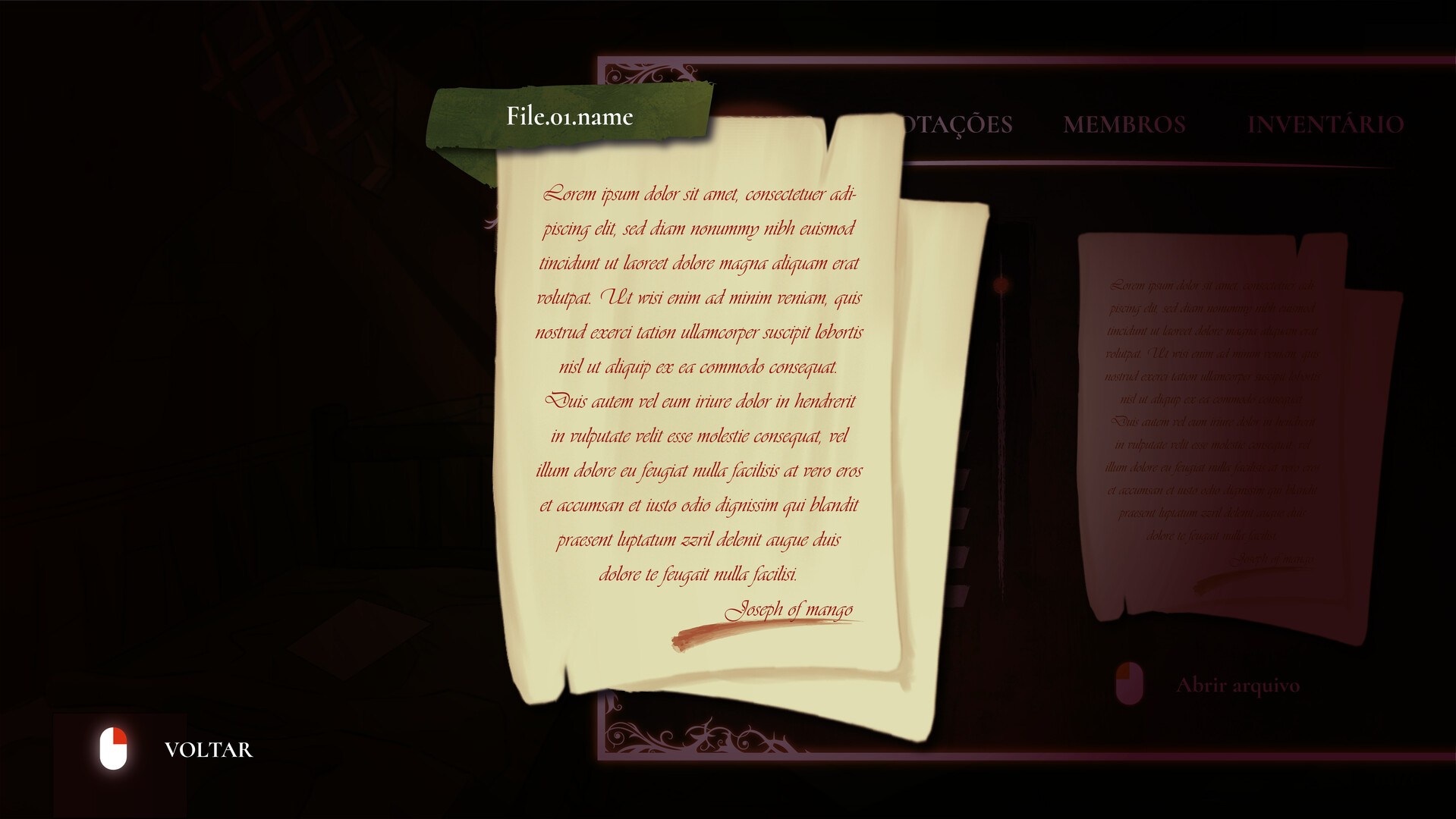Select the Joseph of mango signature
The width and height of the screenshot is (1456, 819).
pyautogui.click(x=791, y=609)
